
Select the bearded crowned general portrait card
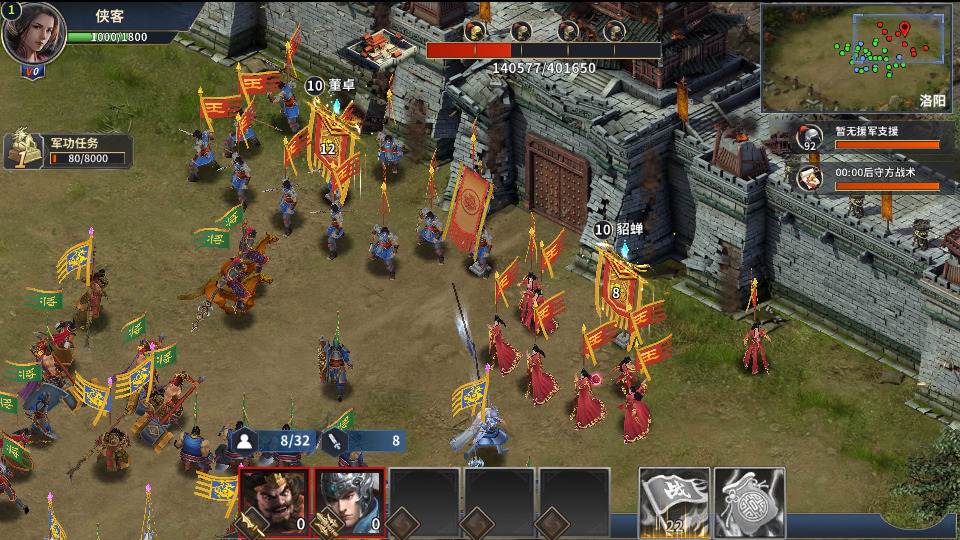[274, 502]
